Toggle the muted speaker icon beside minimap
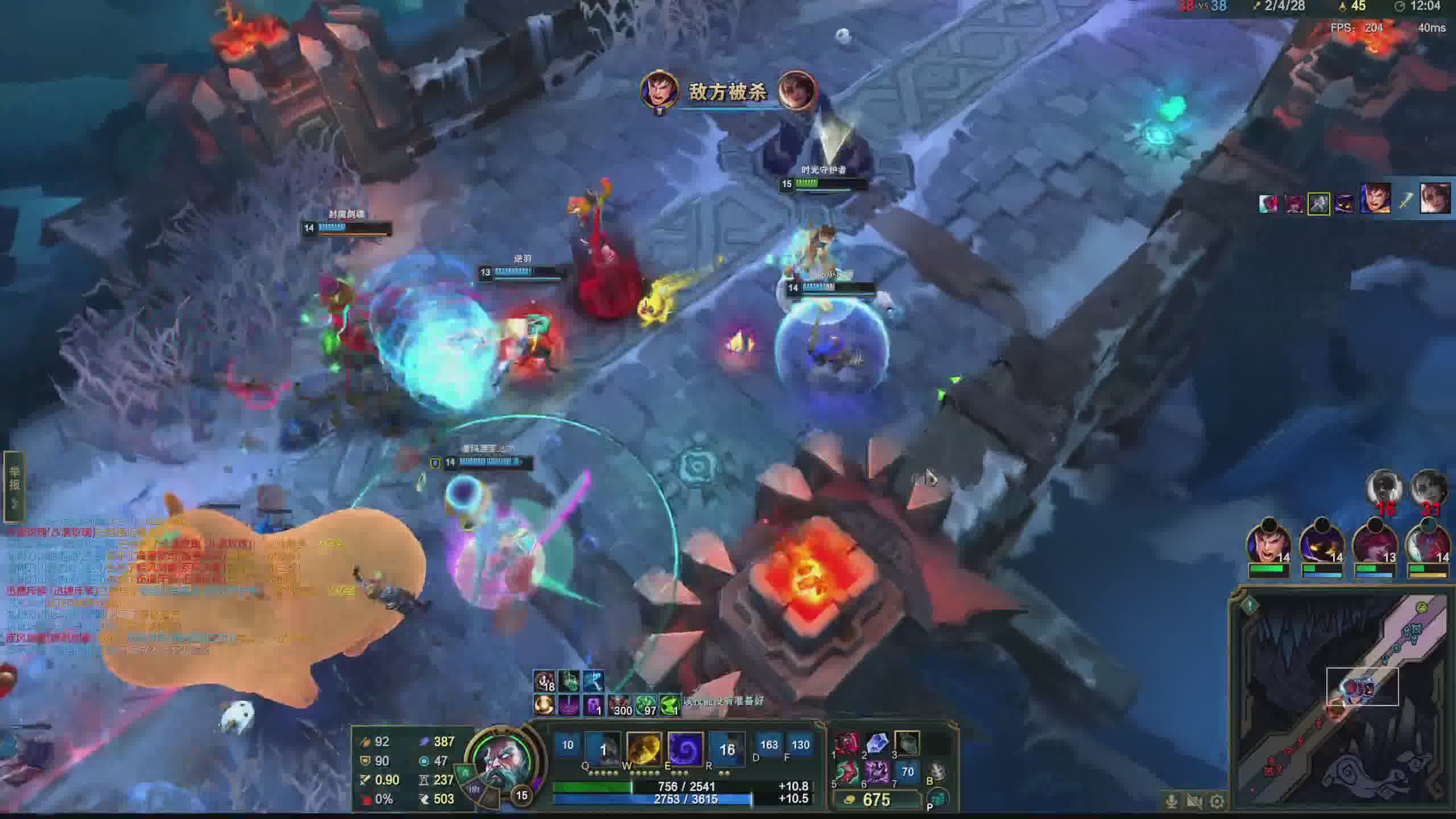The height and width of the screenshot is (819, 1456). [1194, 802]
